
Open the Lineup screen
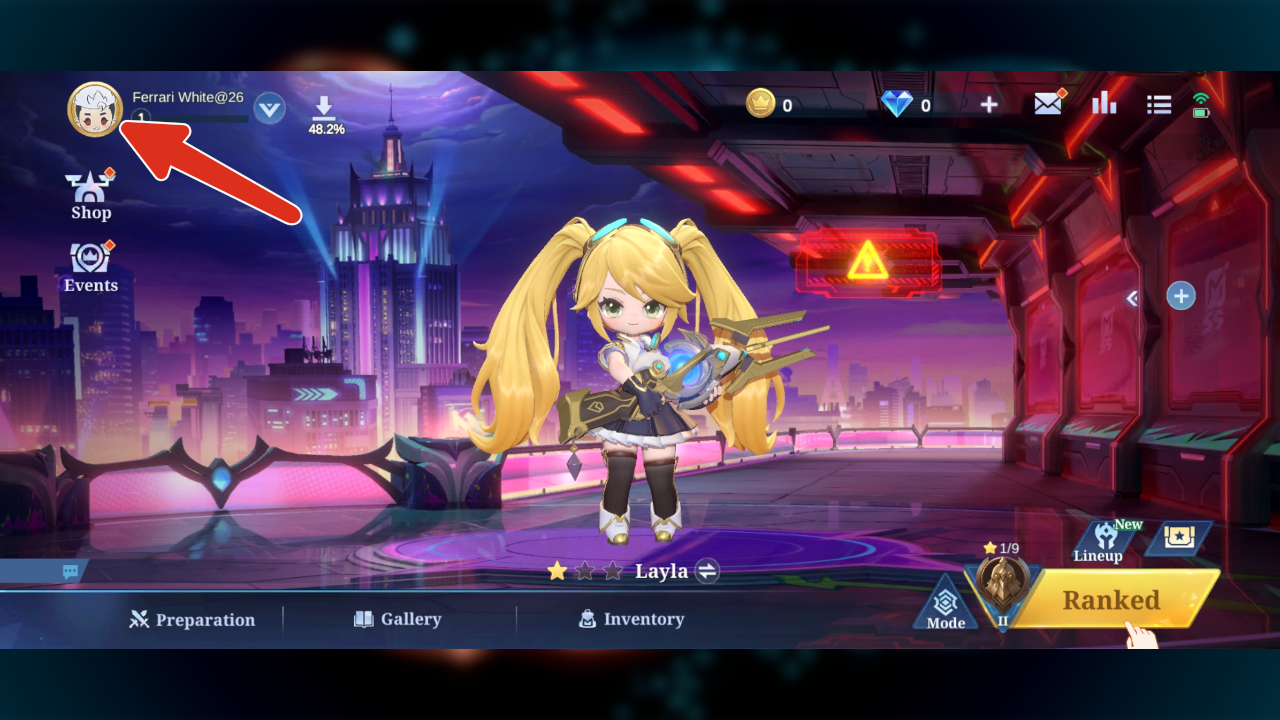click(1099, 542)
